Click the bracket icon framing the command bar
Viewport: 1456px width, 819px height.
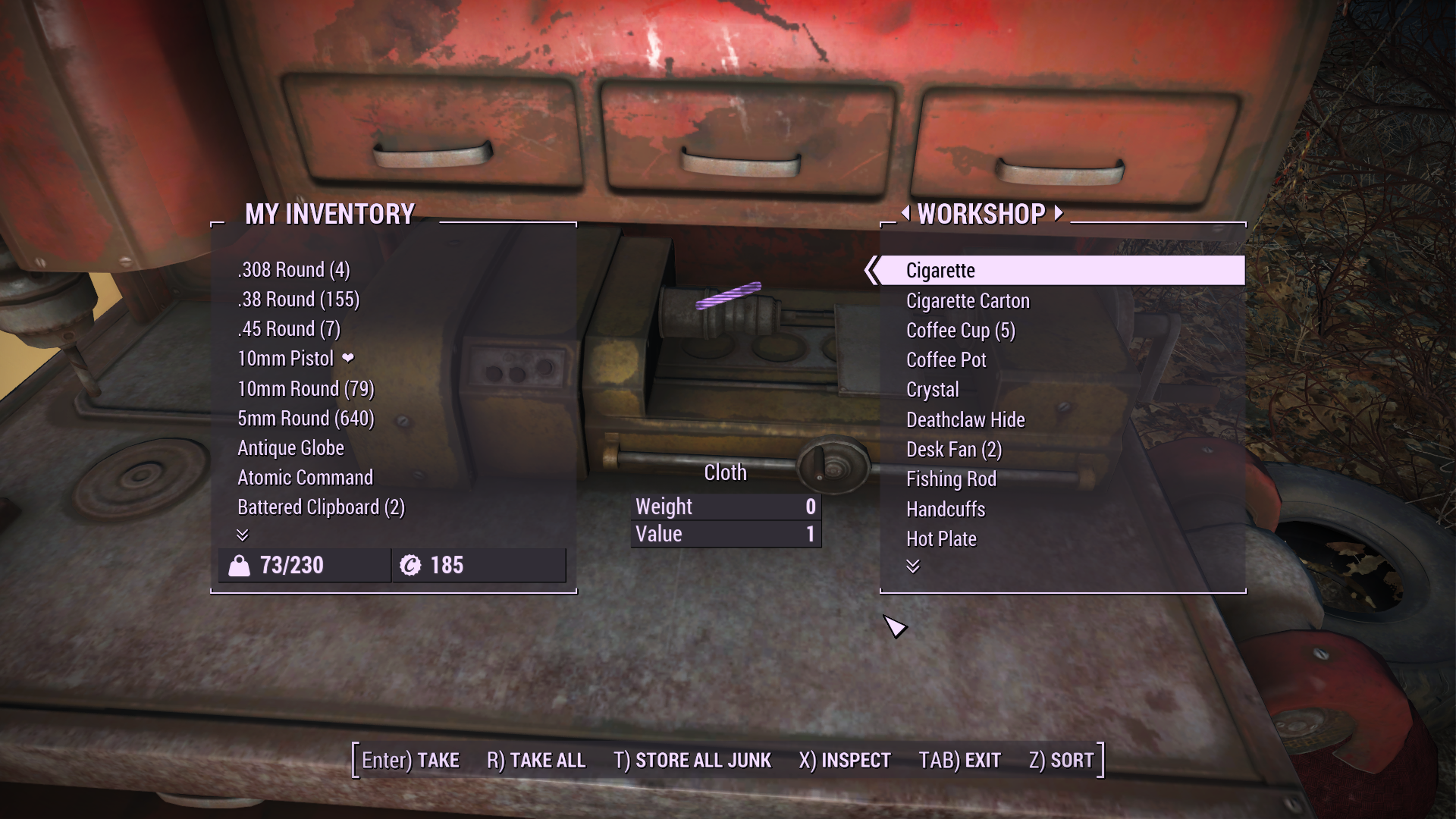coord(356,759)
